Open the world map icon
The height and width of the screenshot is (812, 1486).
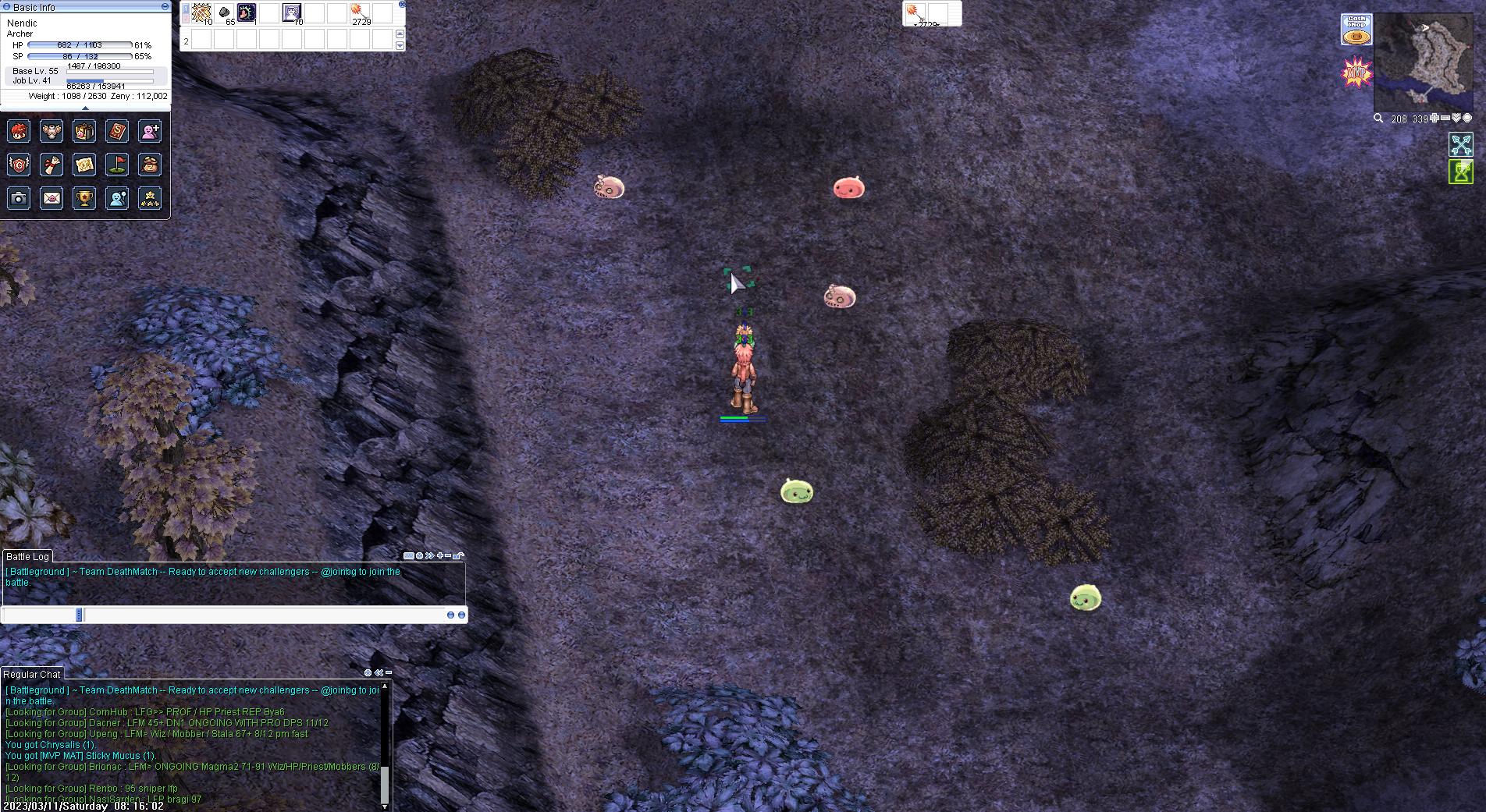83,164
